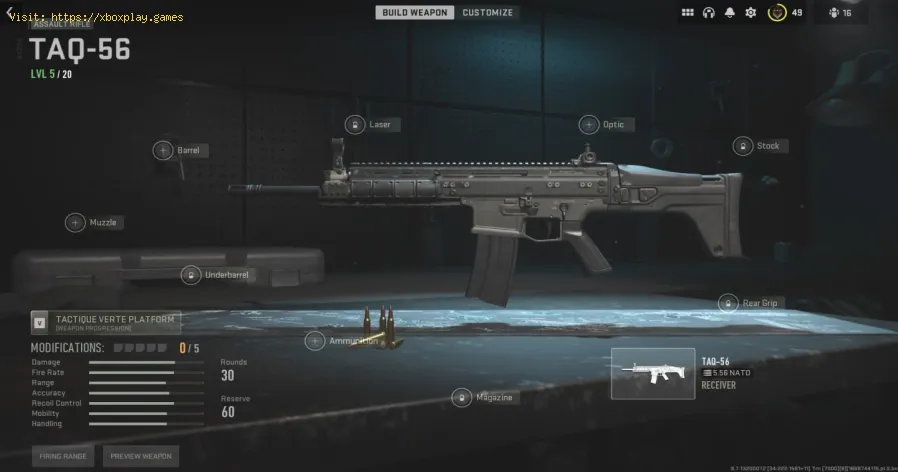Show notifications with the bell icon
The height and width of the screenshot is (472, 898).
(729, 13)
